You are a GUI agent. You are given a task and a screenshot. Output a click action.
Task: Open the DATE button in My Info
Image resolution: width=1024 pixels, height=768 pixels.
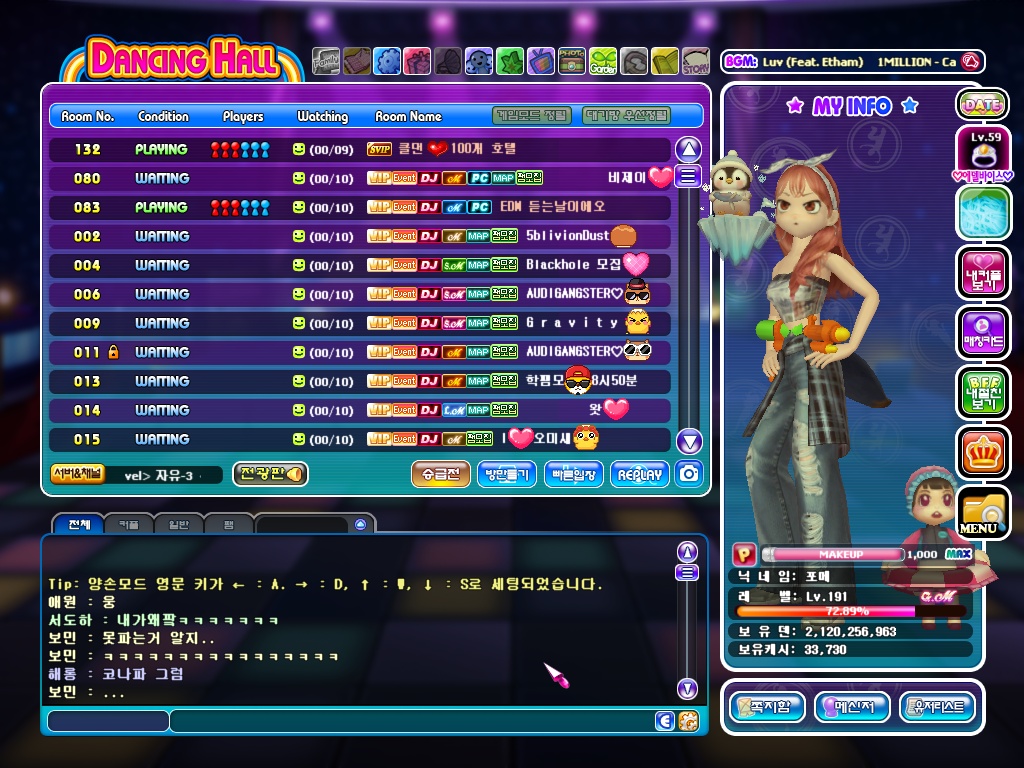pyautogui.click(x=981, y=104)
